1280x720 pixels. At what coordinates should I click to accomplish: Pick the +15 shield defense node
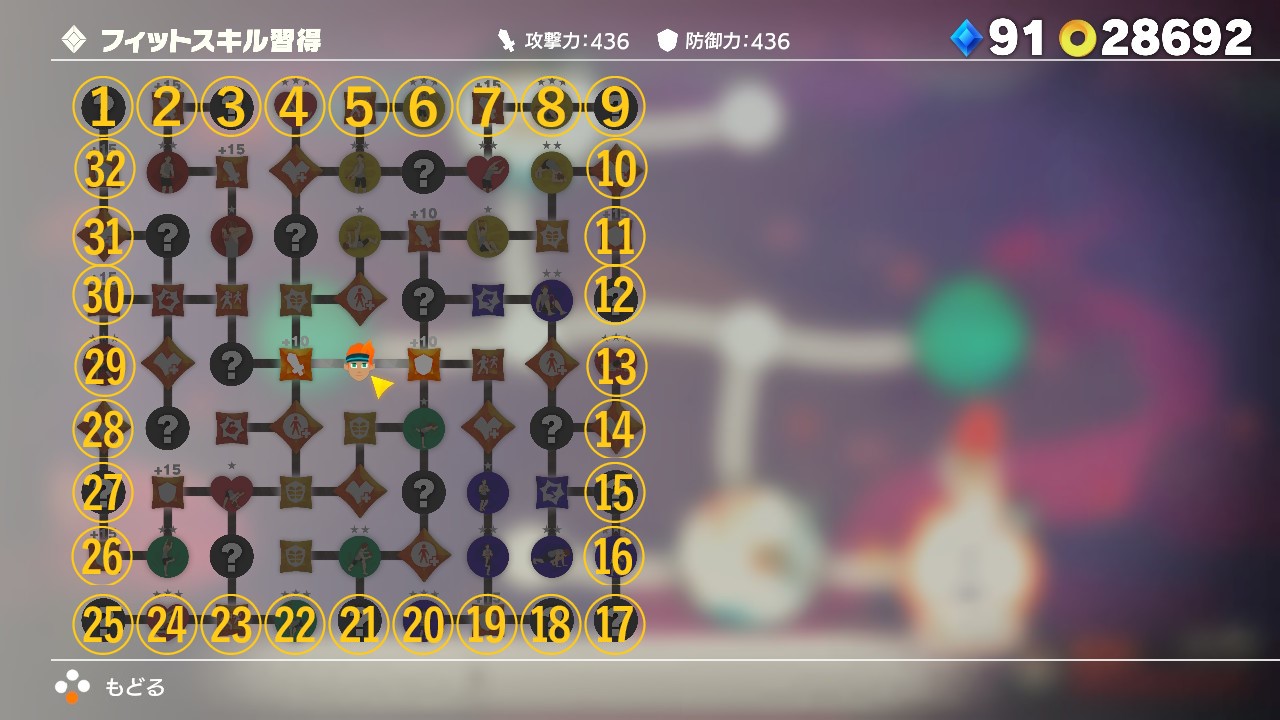[168, 491]
